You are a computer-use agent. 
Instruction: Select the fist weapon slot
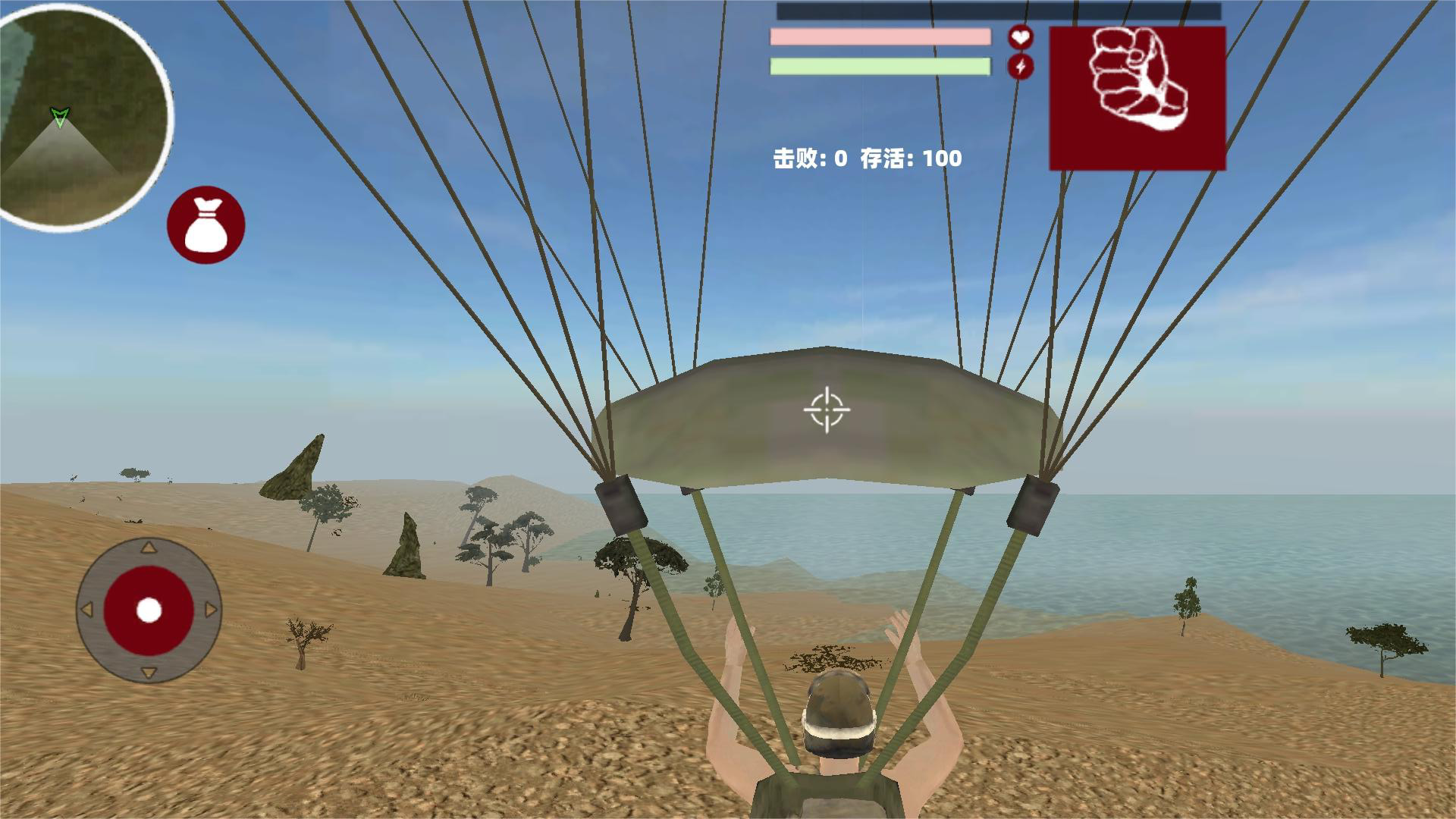1137,98
